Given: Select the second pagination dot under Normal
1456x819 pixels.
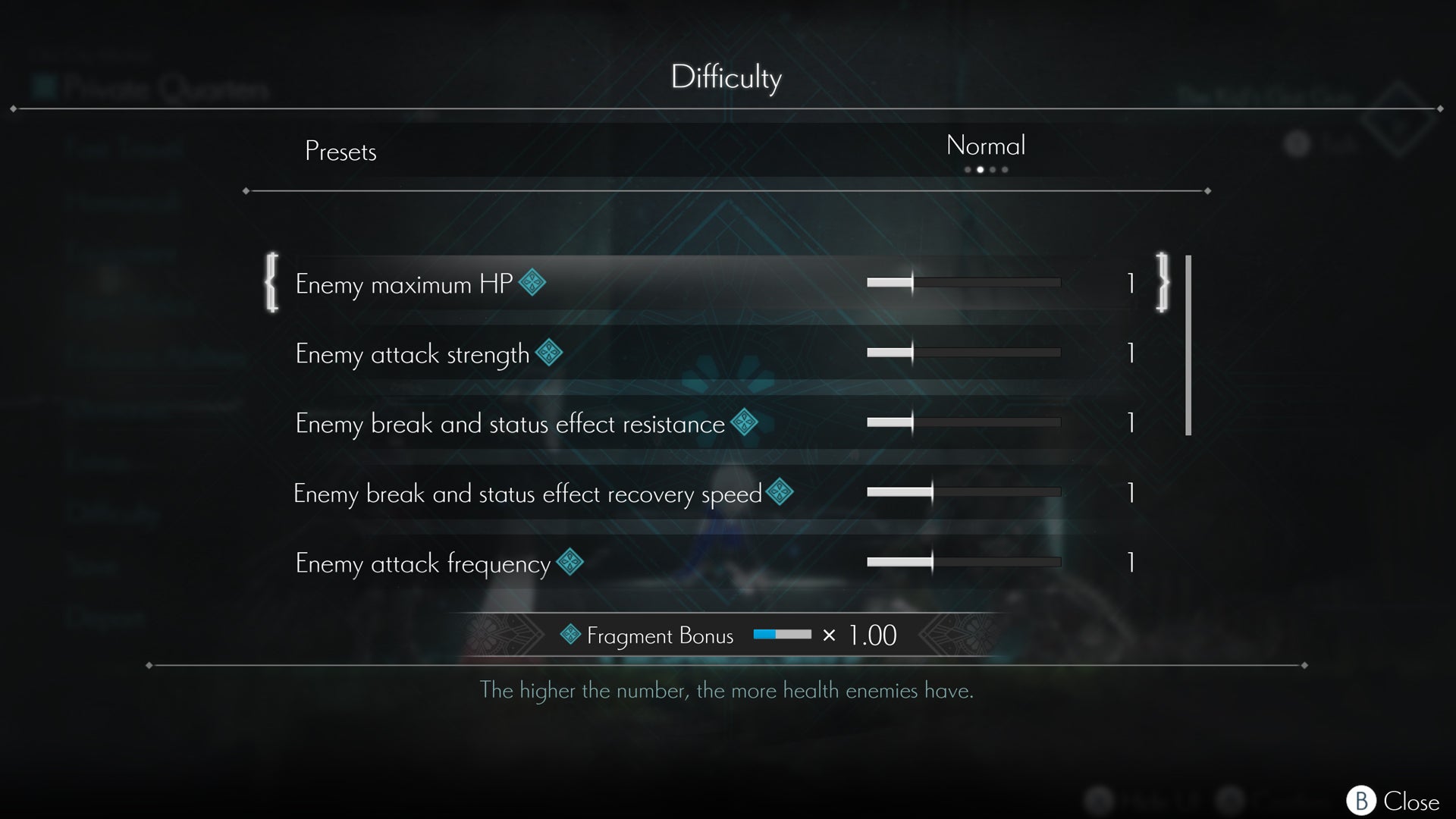Looking at the screenshot, I should point(980,169).
